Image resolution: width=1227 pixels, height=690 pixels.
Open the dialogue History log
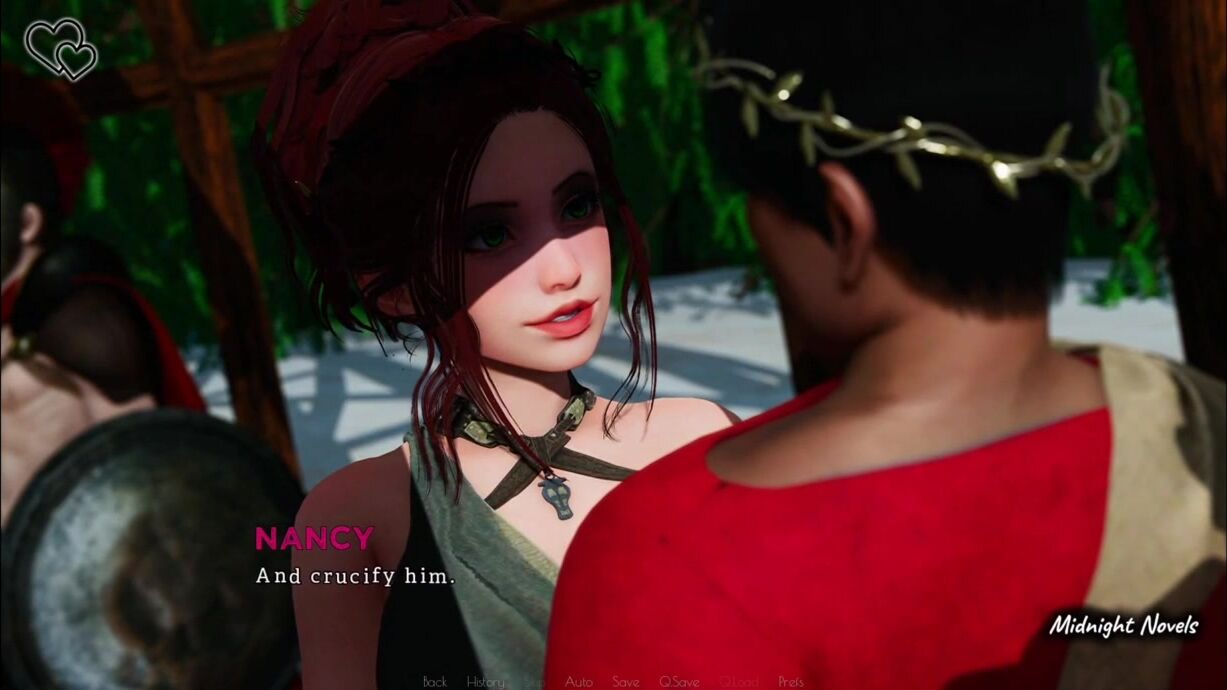[x=485, y=682]
